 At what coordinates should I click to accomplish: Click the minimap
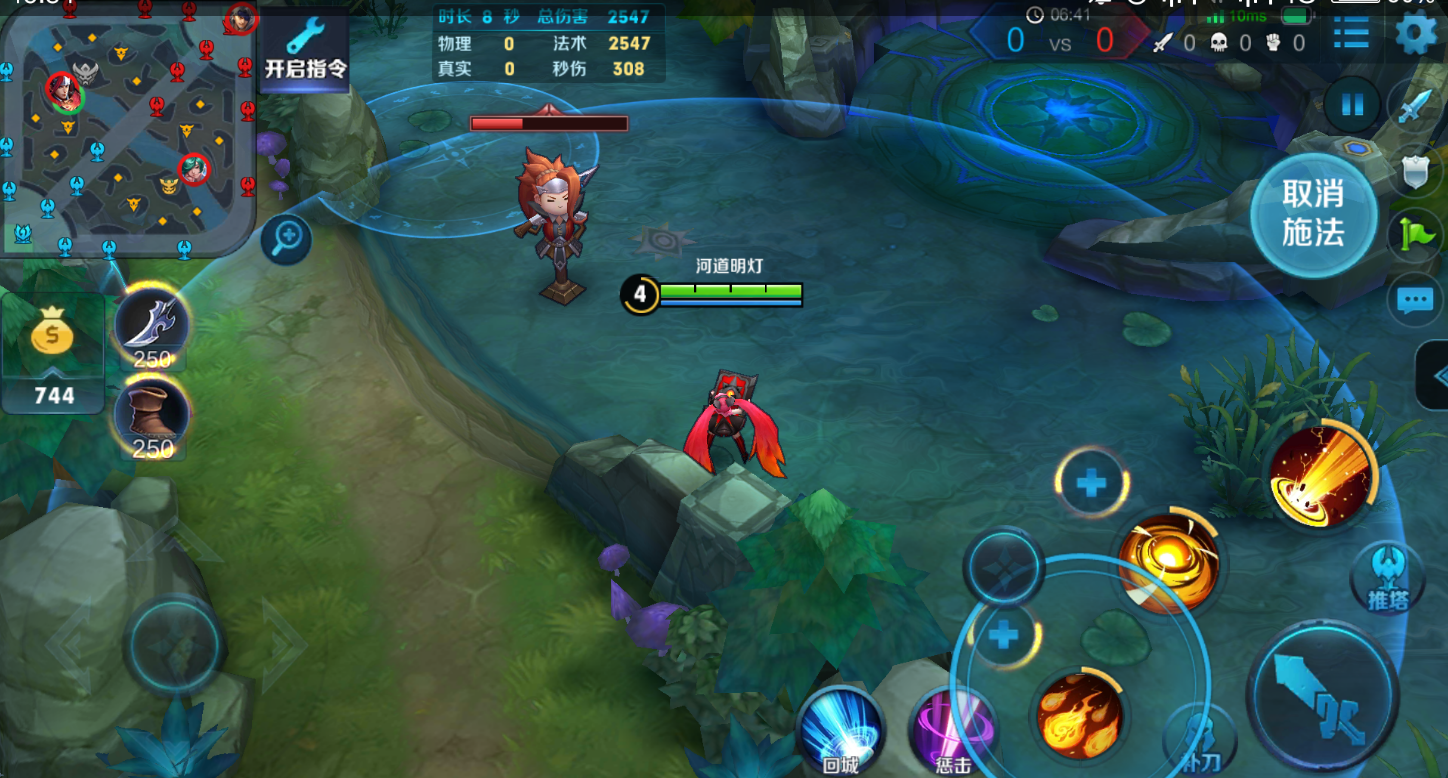coord(127,128)
